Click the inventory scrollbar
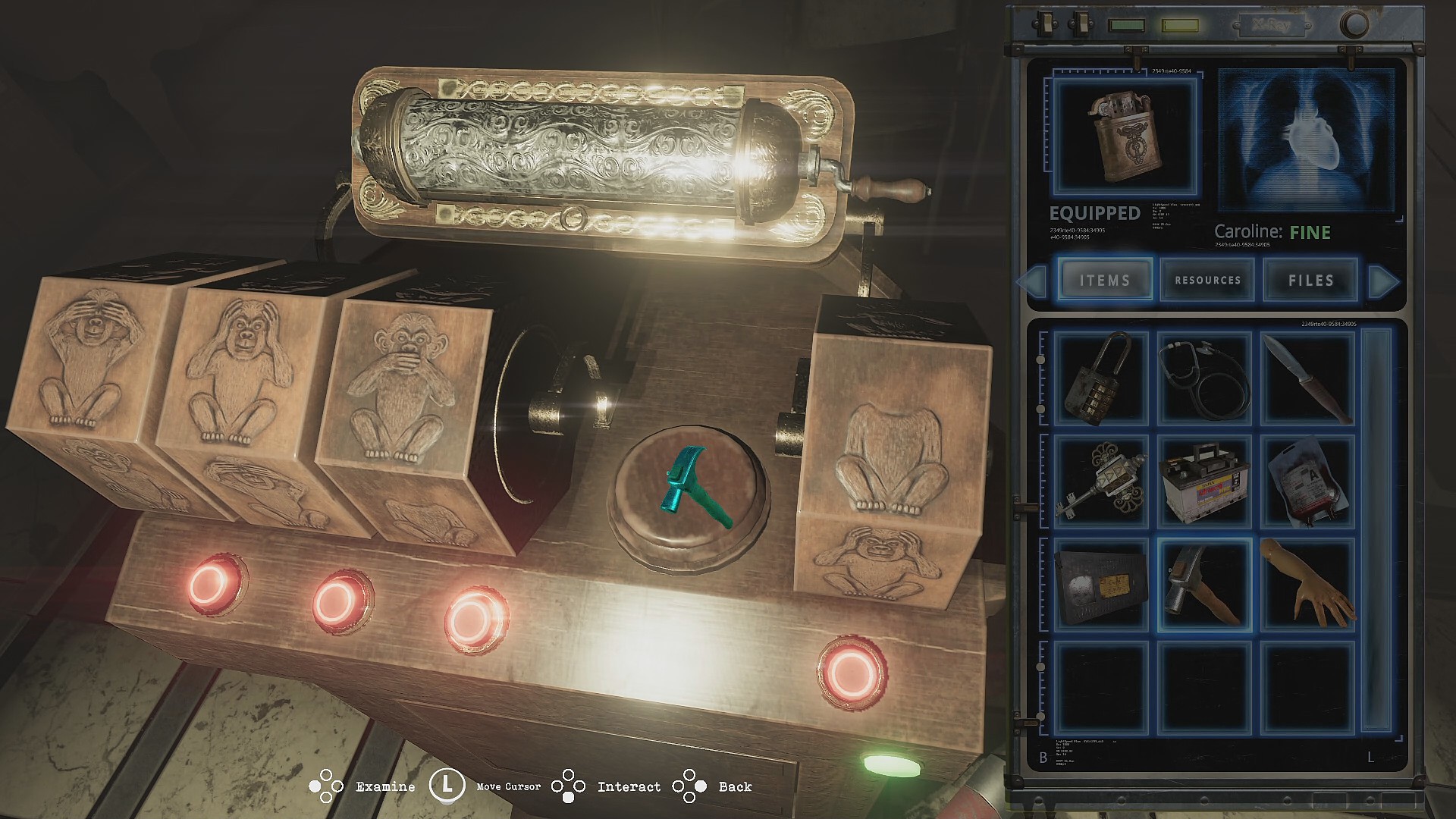 [x=1376, y=531]
